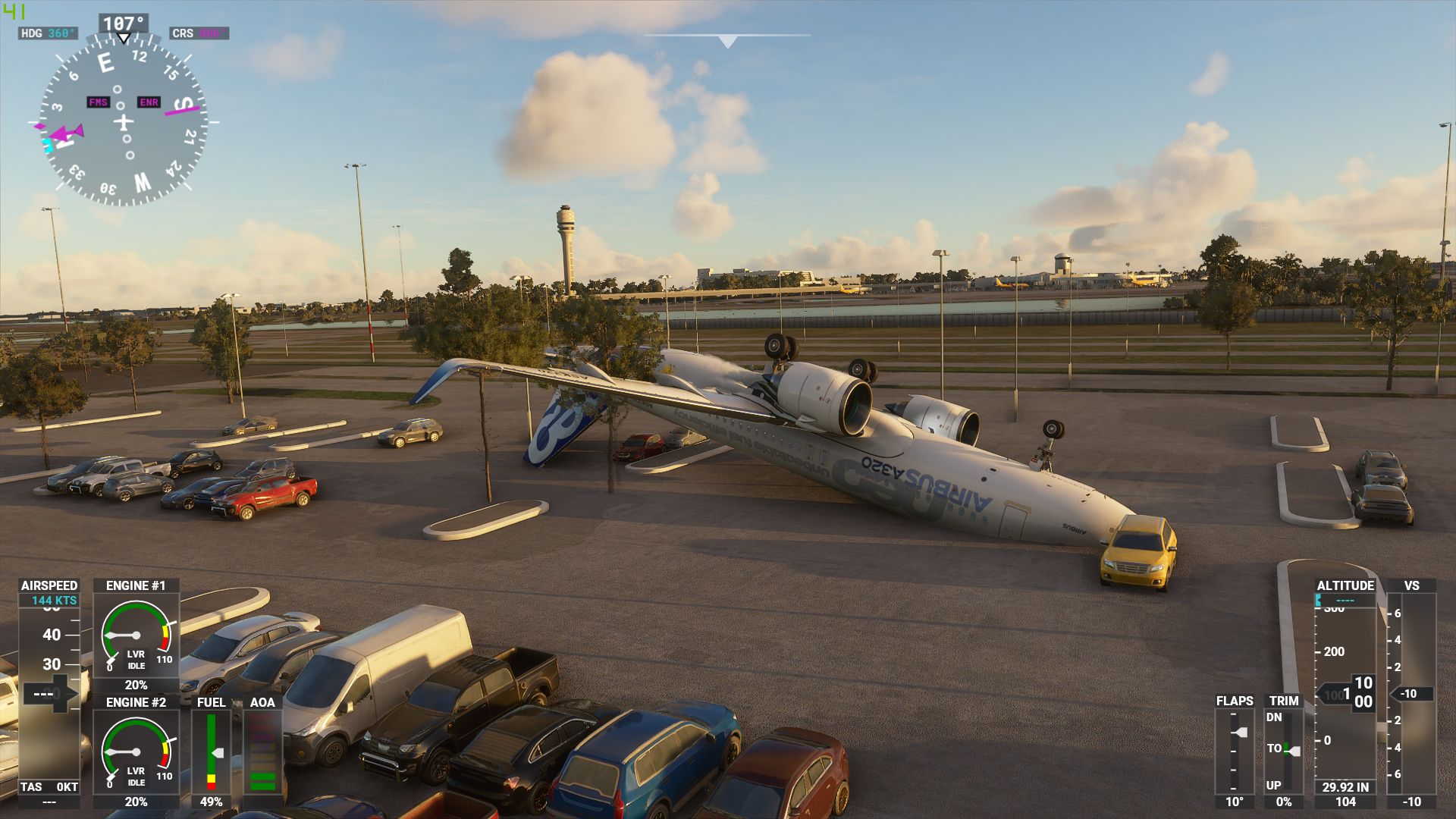
Task: Click the AOA indicator bars
Action: click(x=264, y=751)
